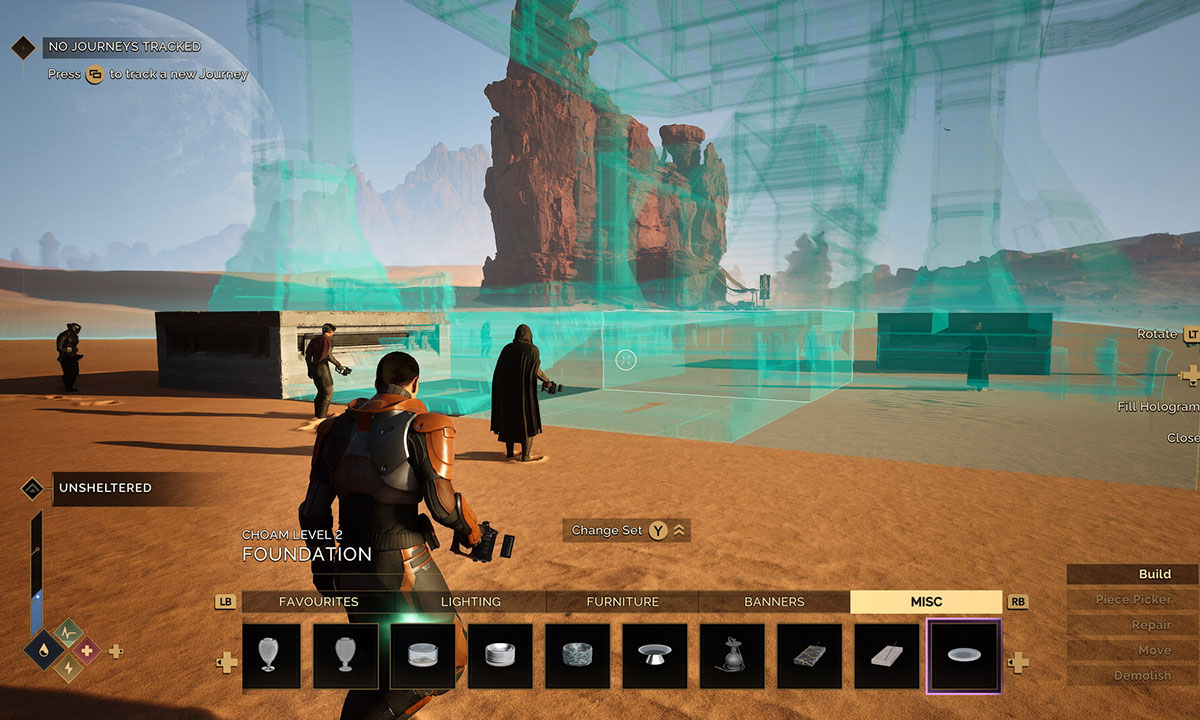Image resolution: width=1200 pixels, height=720 pixels.
Task: Click the Unsheltered status indicator
Action: tap(104, 488)
